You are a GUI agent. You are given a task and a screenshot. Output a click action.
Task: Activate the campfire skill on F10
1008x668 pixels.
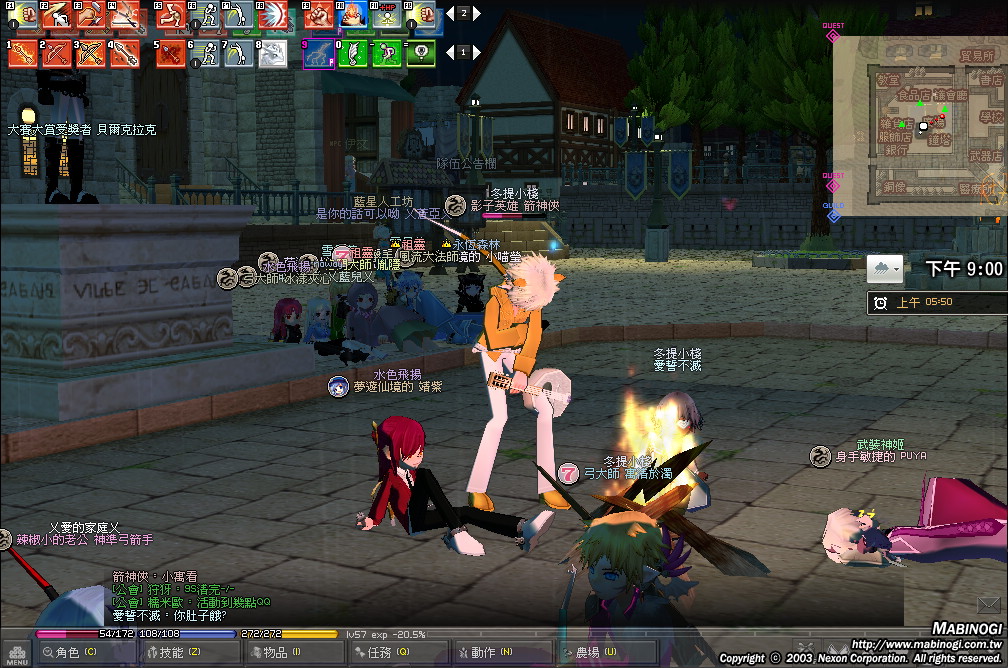pos(354,16)
